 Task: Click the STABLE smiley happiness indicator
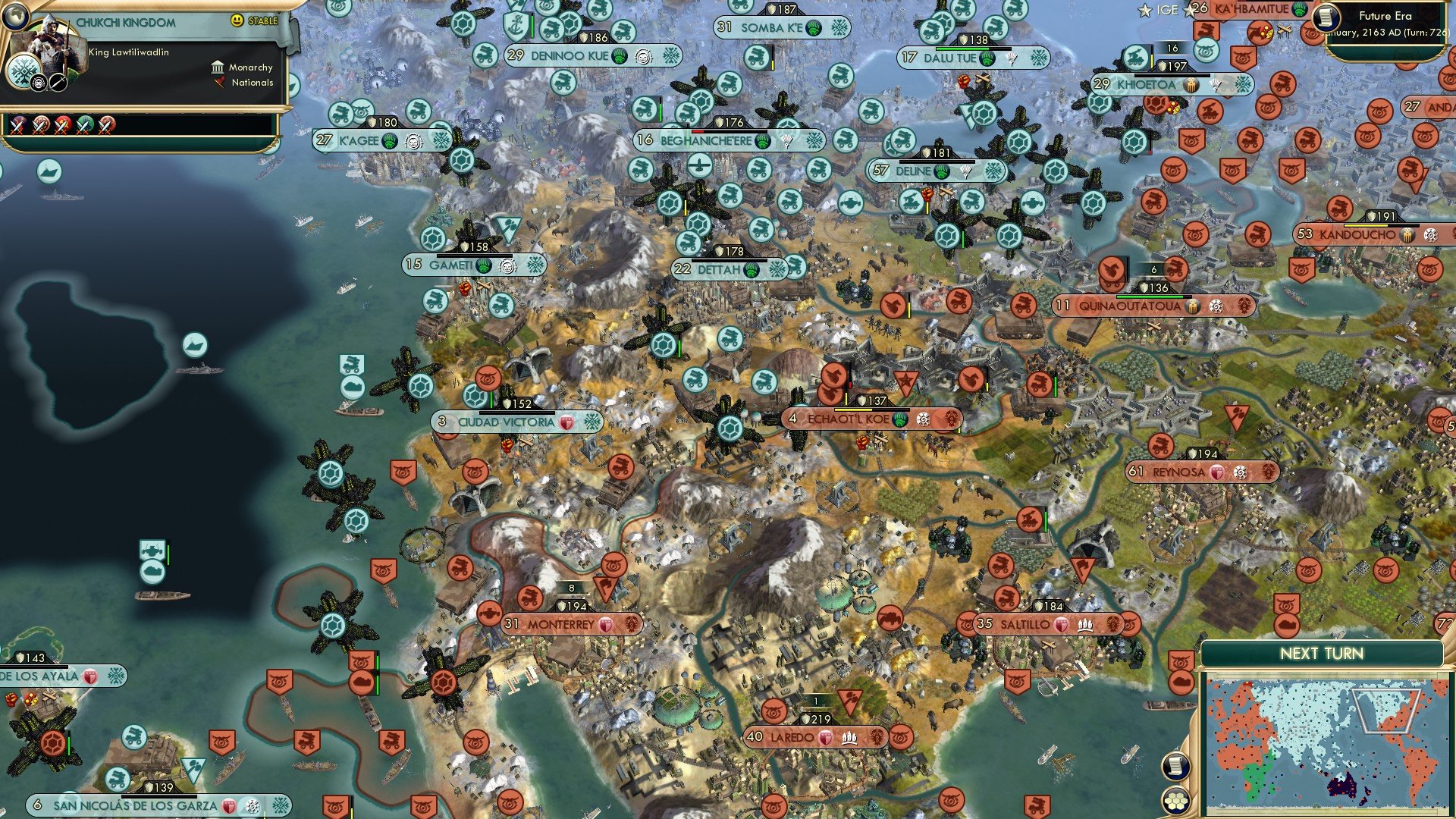(x=236, y=20)
